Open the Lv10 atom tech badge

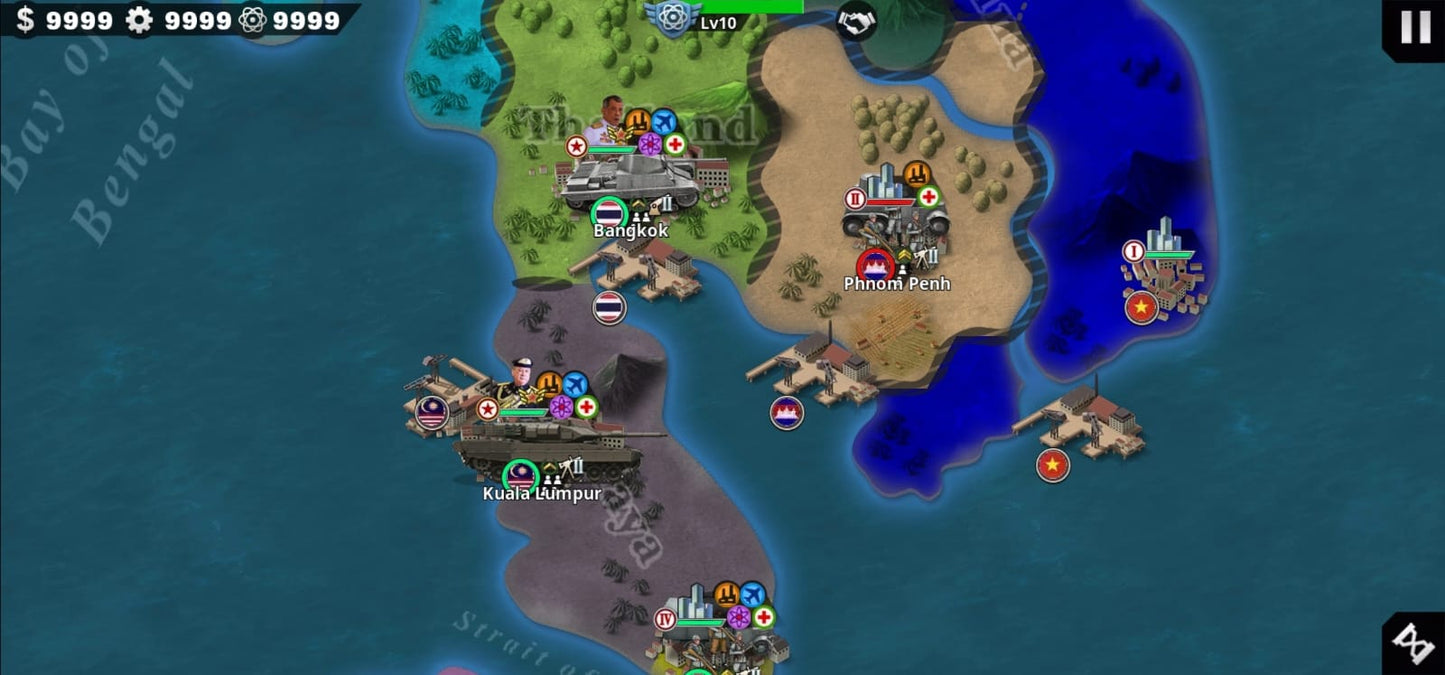(673, 18)
